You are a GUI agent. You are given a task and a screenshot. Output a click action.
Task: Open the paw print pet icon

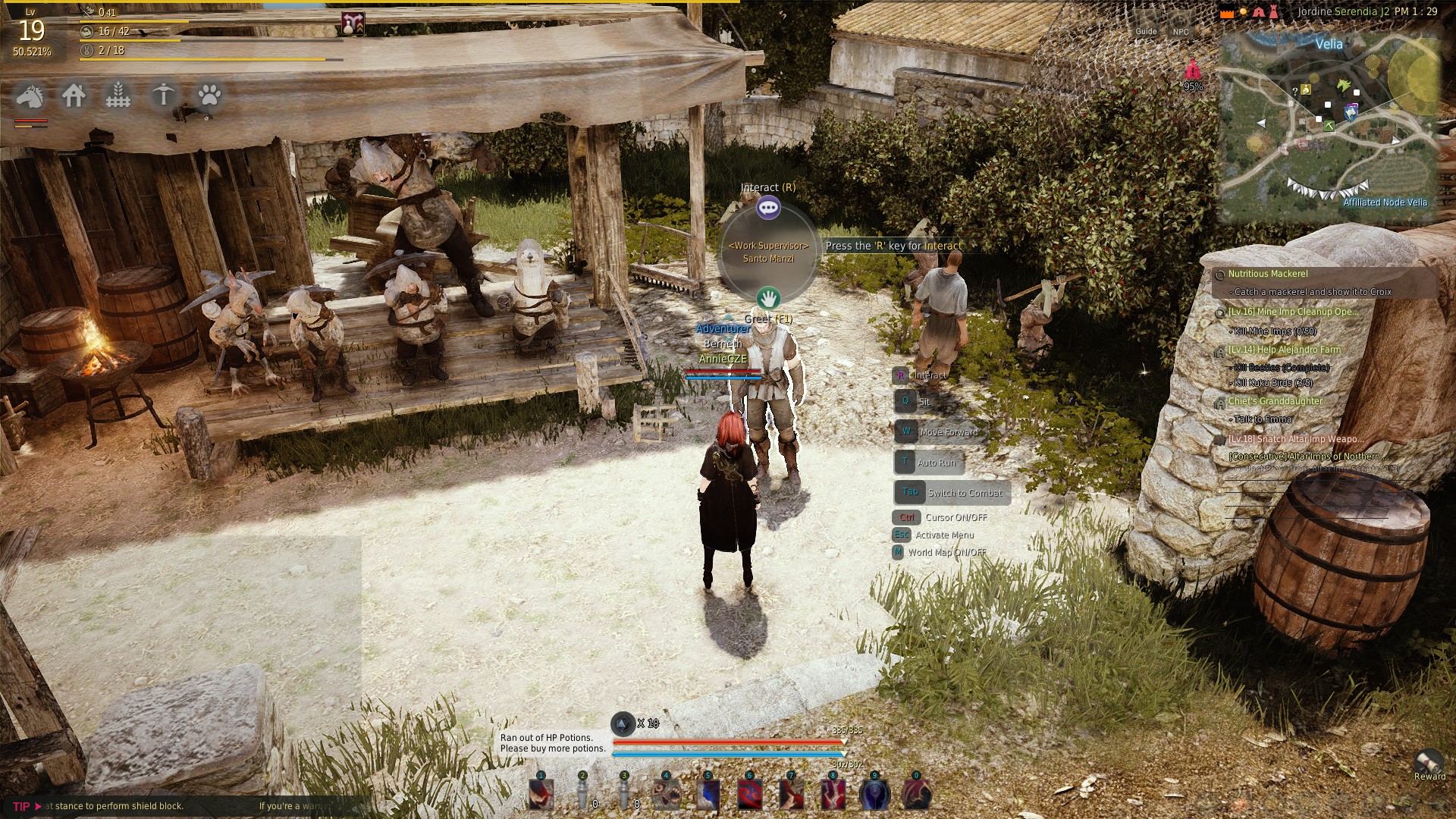pyautogui.click(x=209, y=96)
